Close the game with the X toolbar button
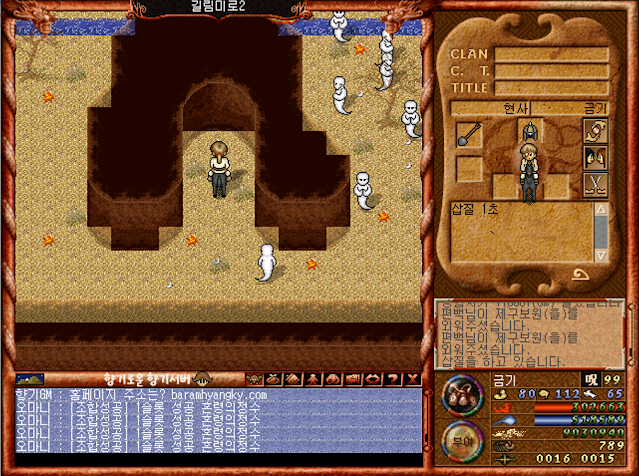 click(x=412, y=379)
